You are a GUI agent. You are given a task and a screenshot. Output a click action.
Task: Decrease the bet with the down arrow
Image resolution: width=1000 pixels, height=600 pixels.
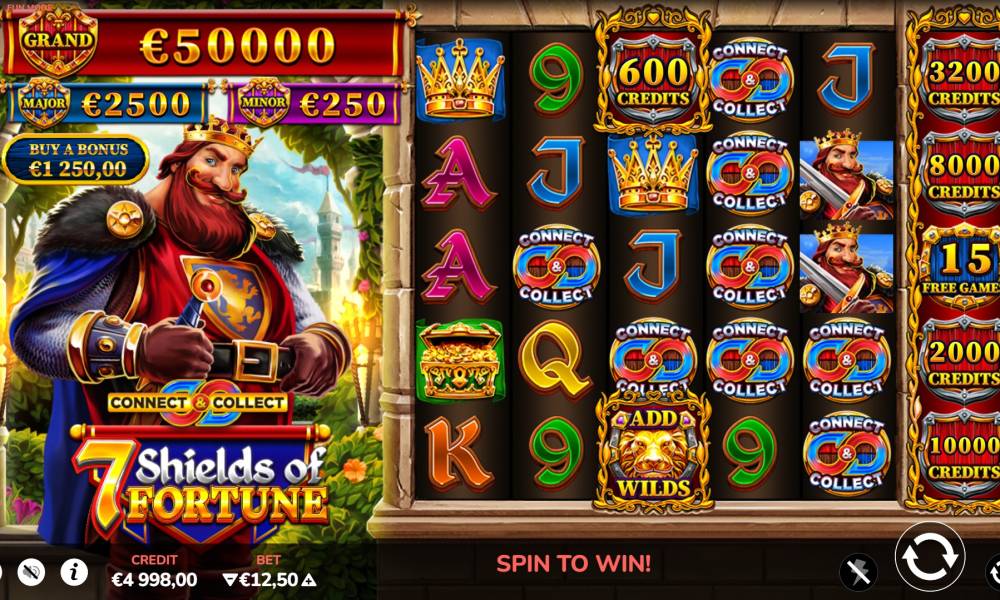coord(230,580)
